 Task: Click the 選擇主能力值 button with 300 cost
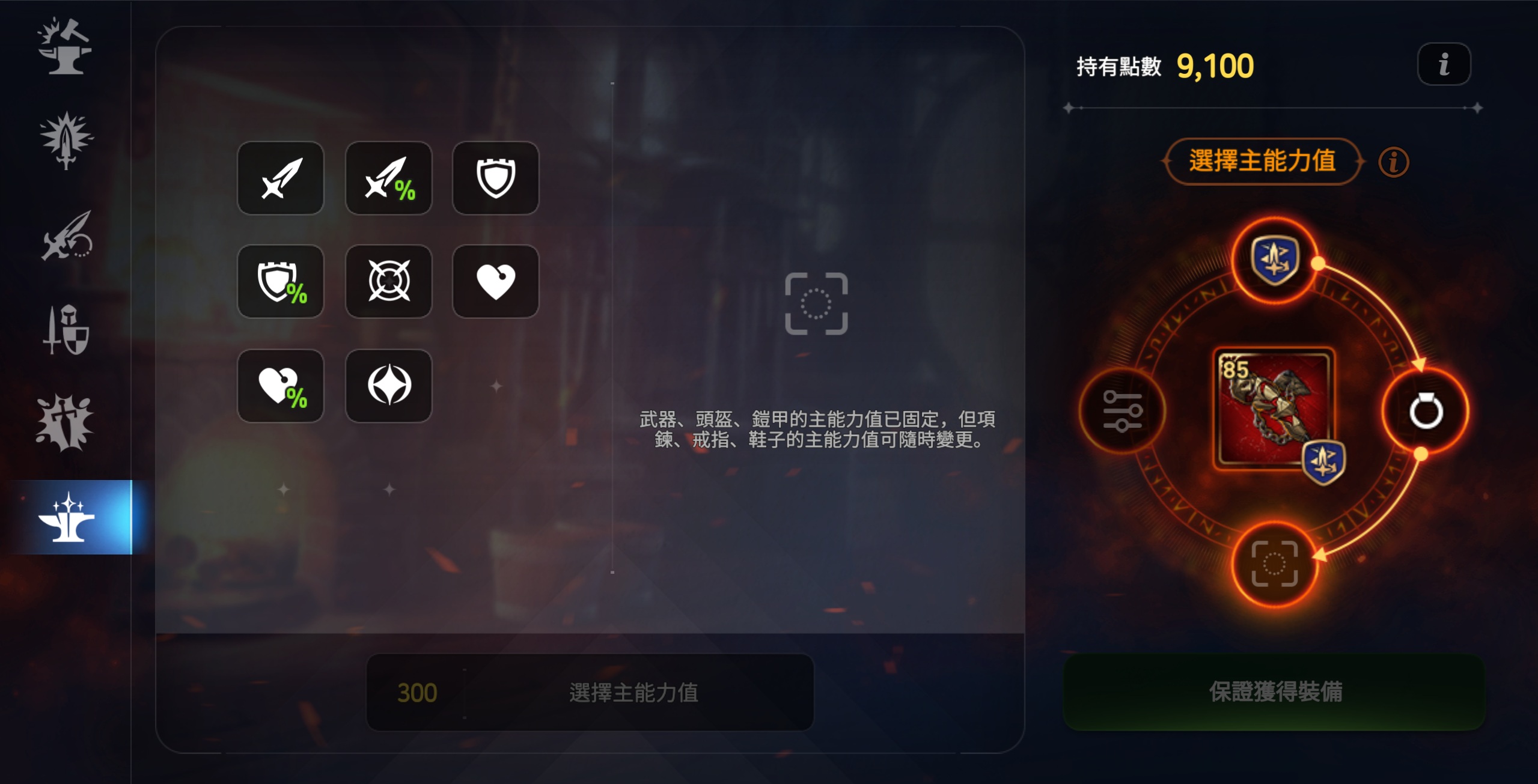(590, 693)
